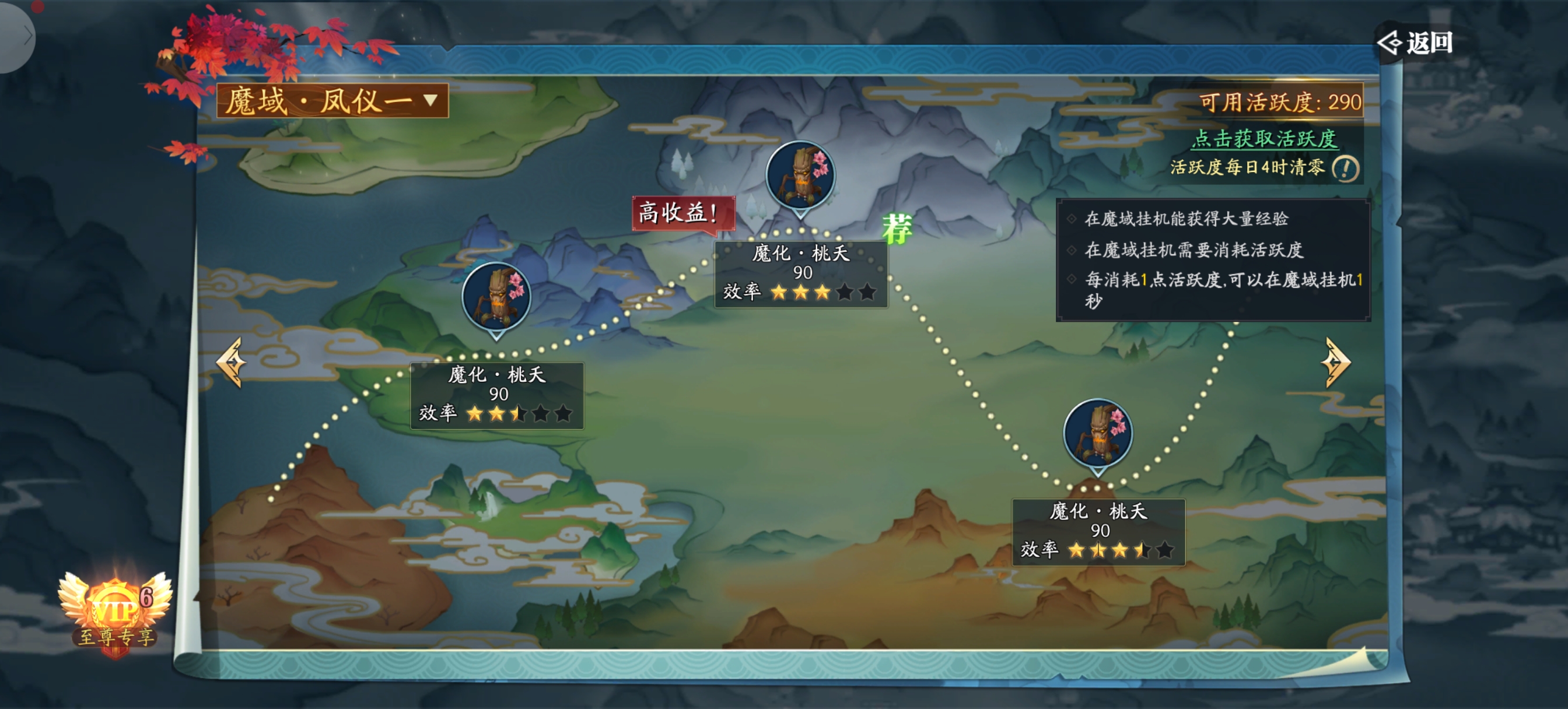The height and width of the screenshot is (709, 1568).
Task: Select the recommended 魔化·桃夭 three-star spot
Action: point(800,177)
